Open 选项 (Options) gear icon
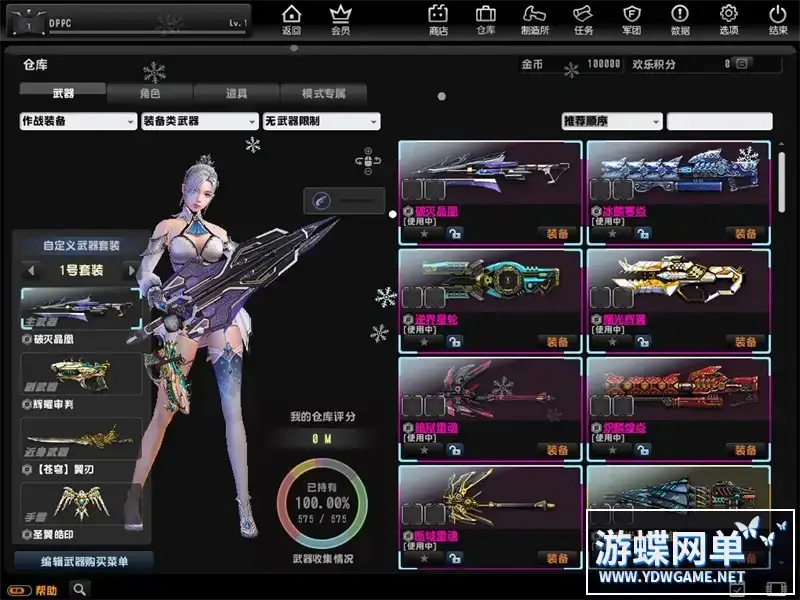This screenshot has width=800, height=600. (x=729, y=19)
